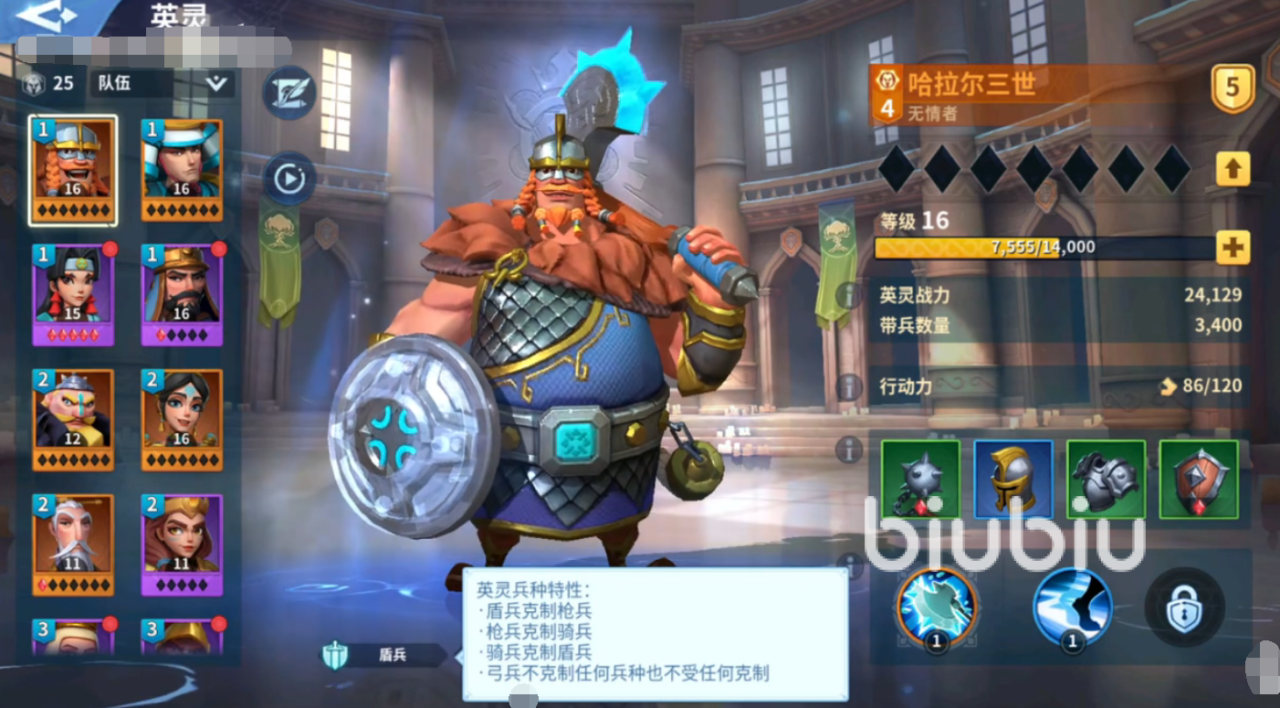Select the orange-bearded viking hero portrait
Image resolution: width=1280 pixels, height=708 pixels.
73,169
